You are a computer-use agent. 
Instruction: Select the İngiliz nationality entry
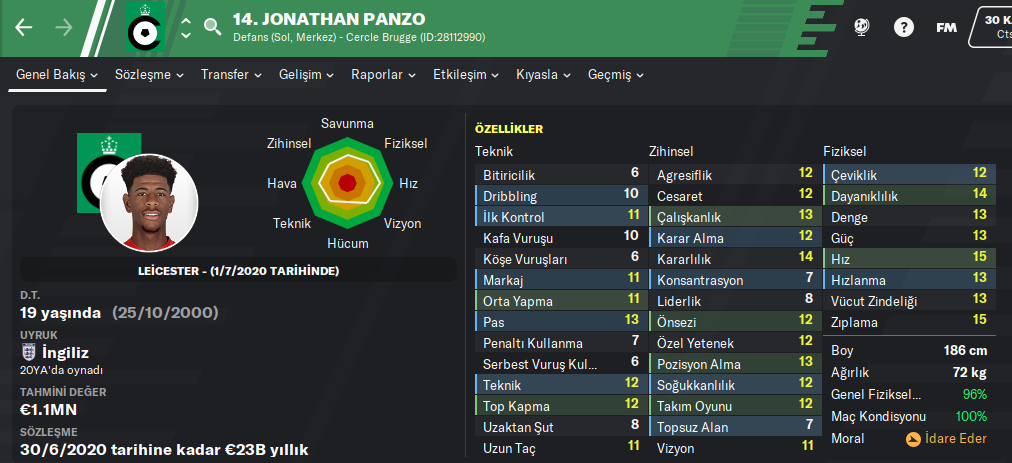coord(66,352)
